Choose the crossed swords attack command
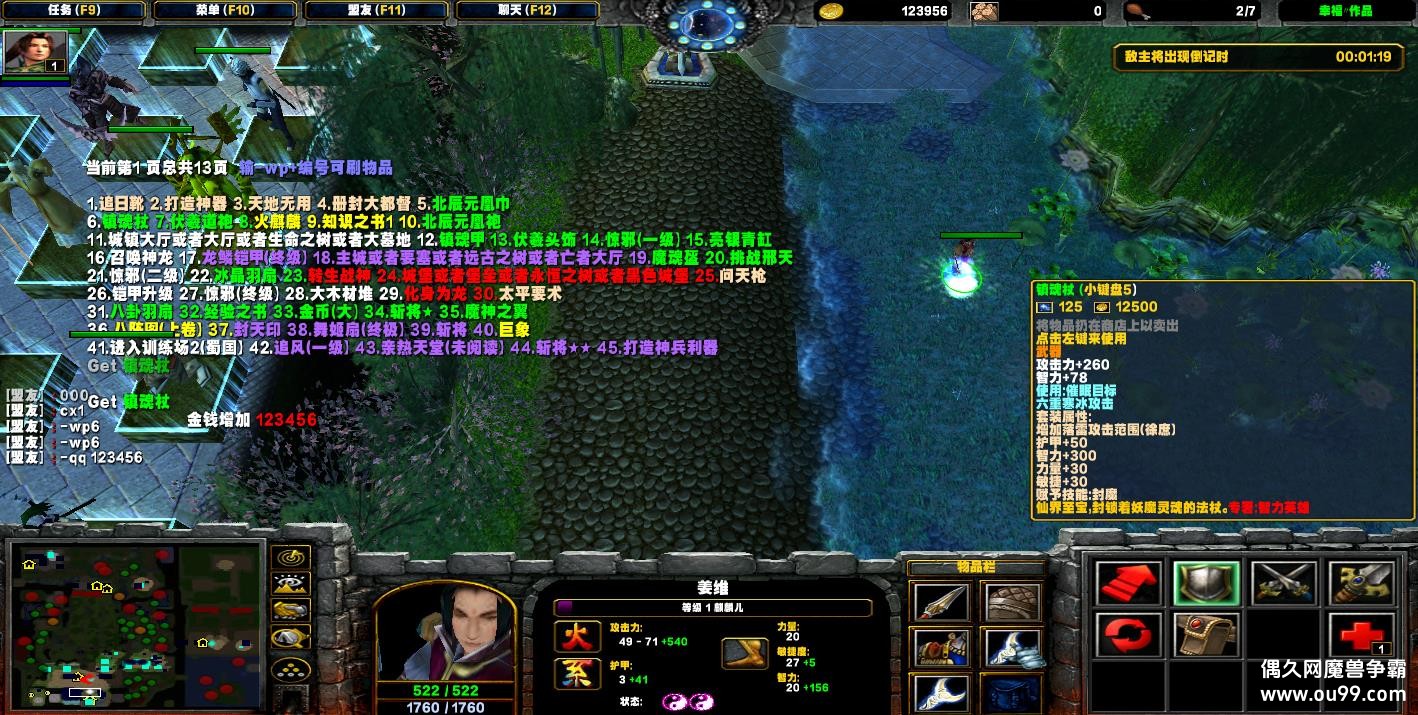Viewport: 1418px width, 715px height. coord(1282,582)
